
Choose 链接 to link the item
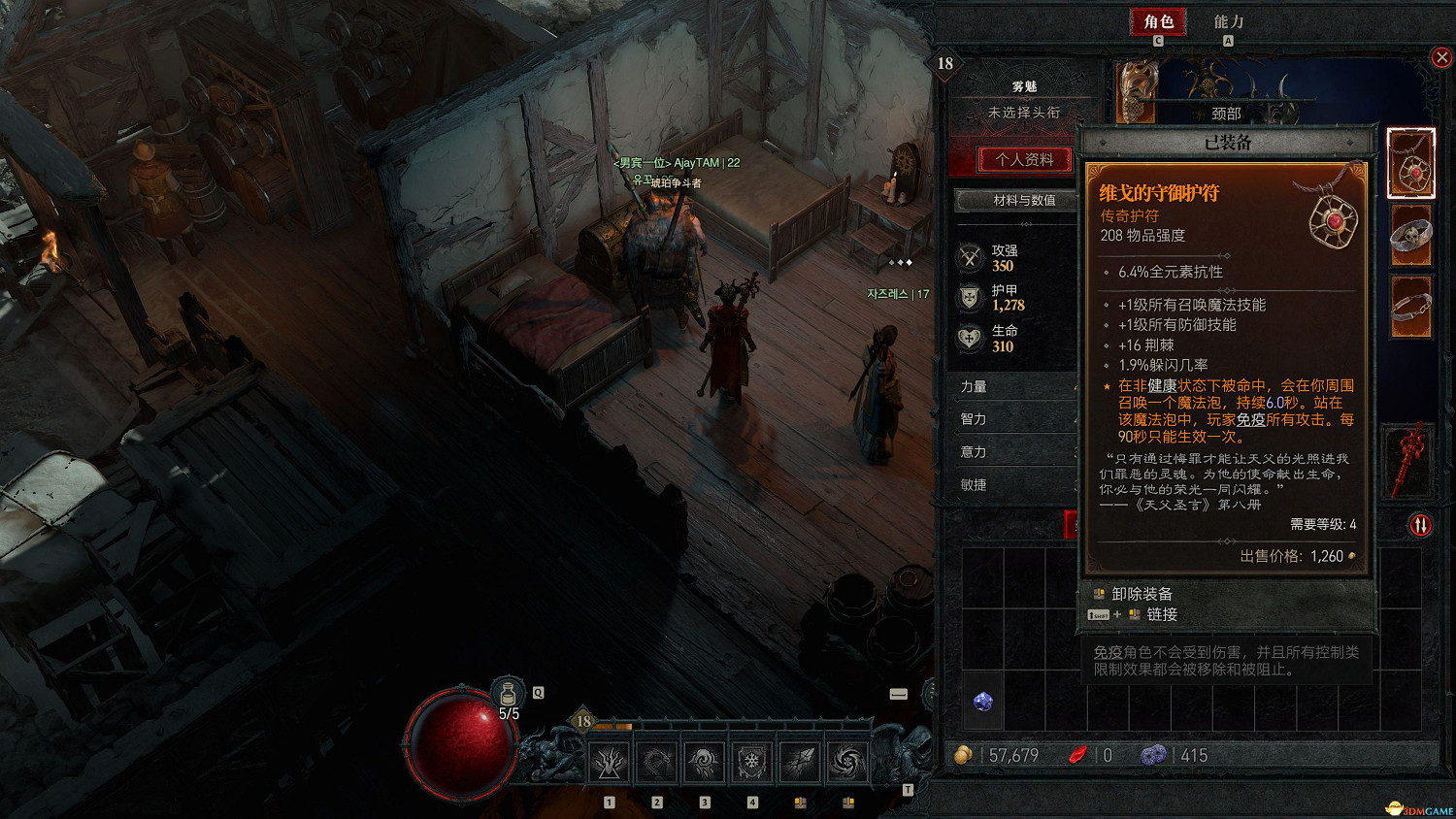(1161, 614)
